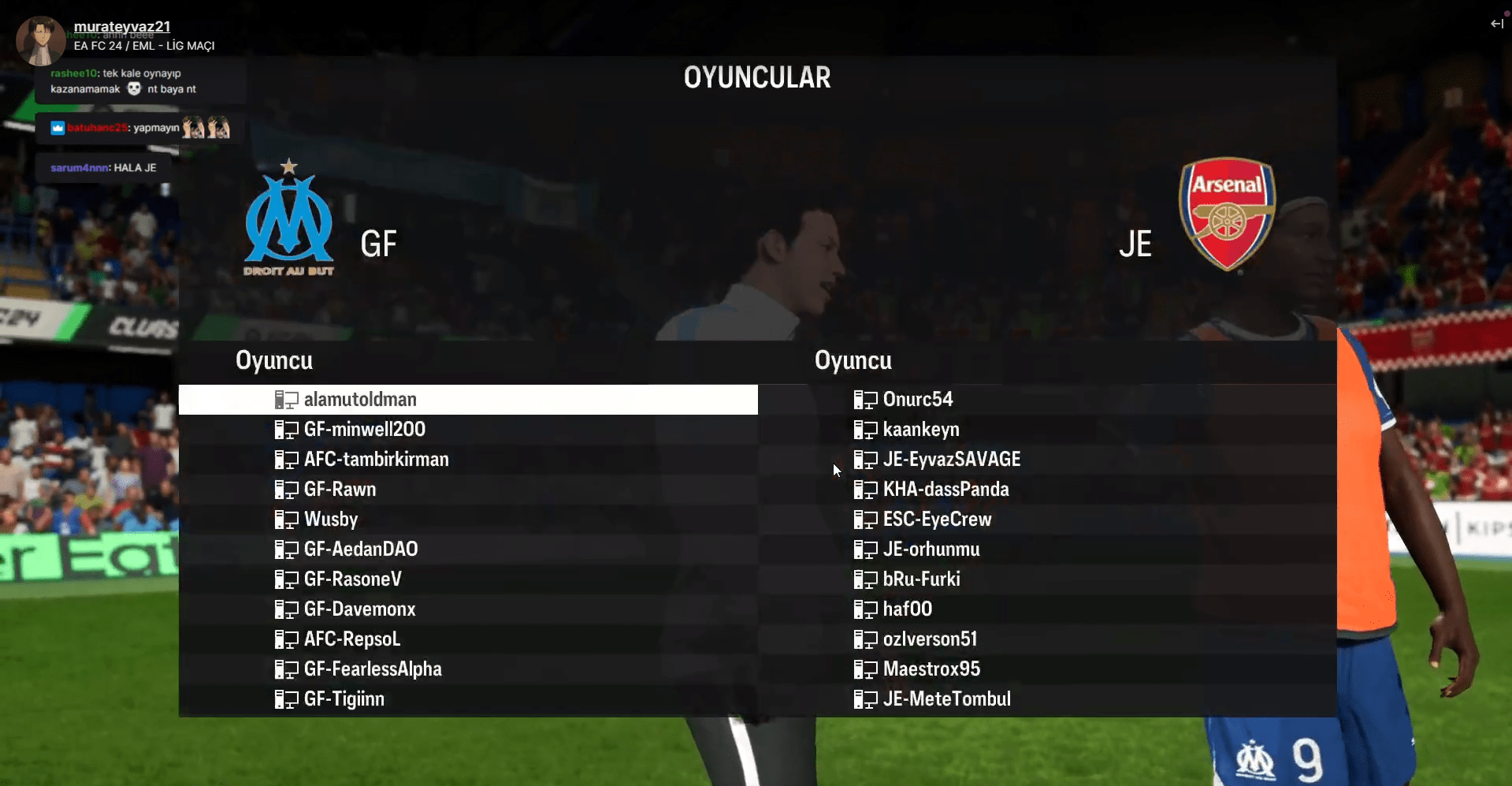Viewport: 1512px width, 786px height.
Task: Pick ESC-EyeCrew from the JE roster
Action: [x=937, y=520]
